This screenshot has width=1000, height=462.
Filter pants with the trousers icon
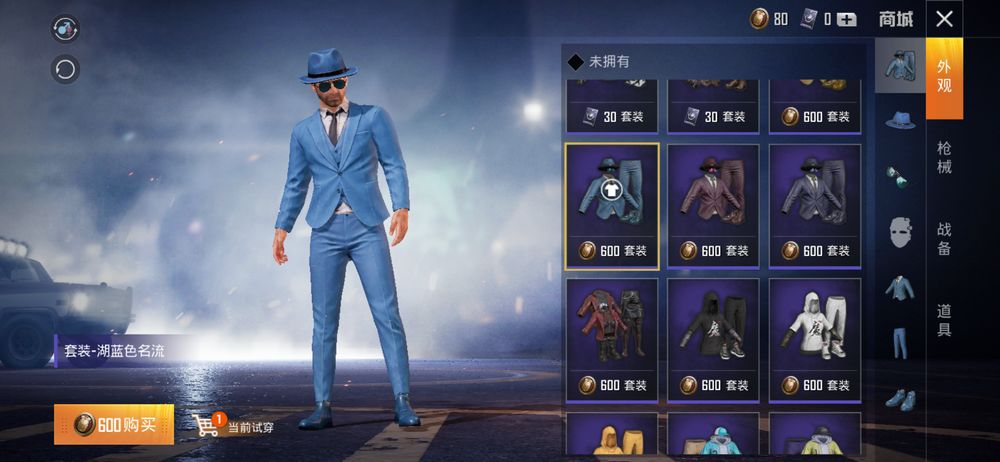click(x=900, y=343)
